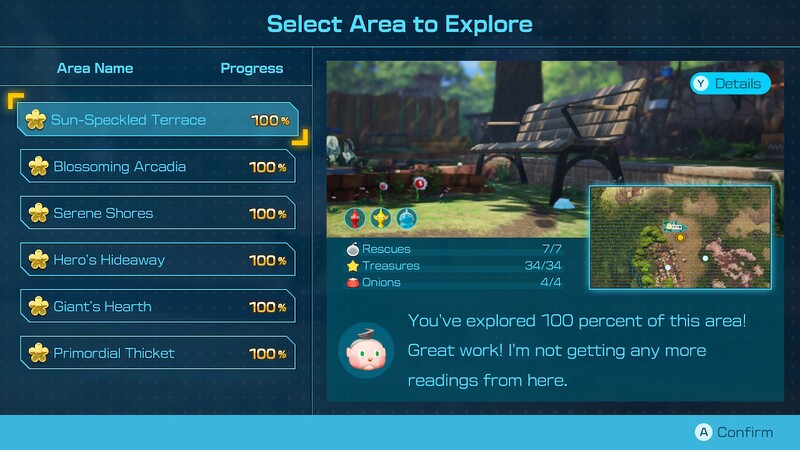Click the red Pikmin onion icon
Image resolution: width=800 pixels, height=450 pixels.
coord(355,218)
